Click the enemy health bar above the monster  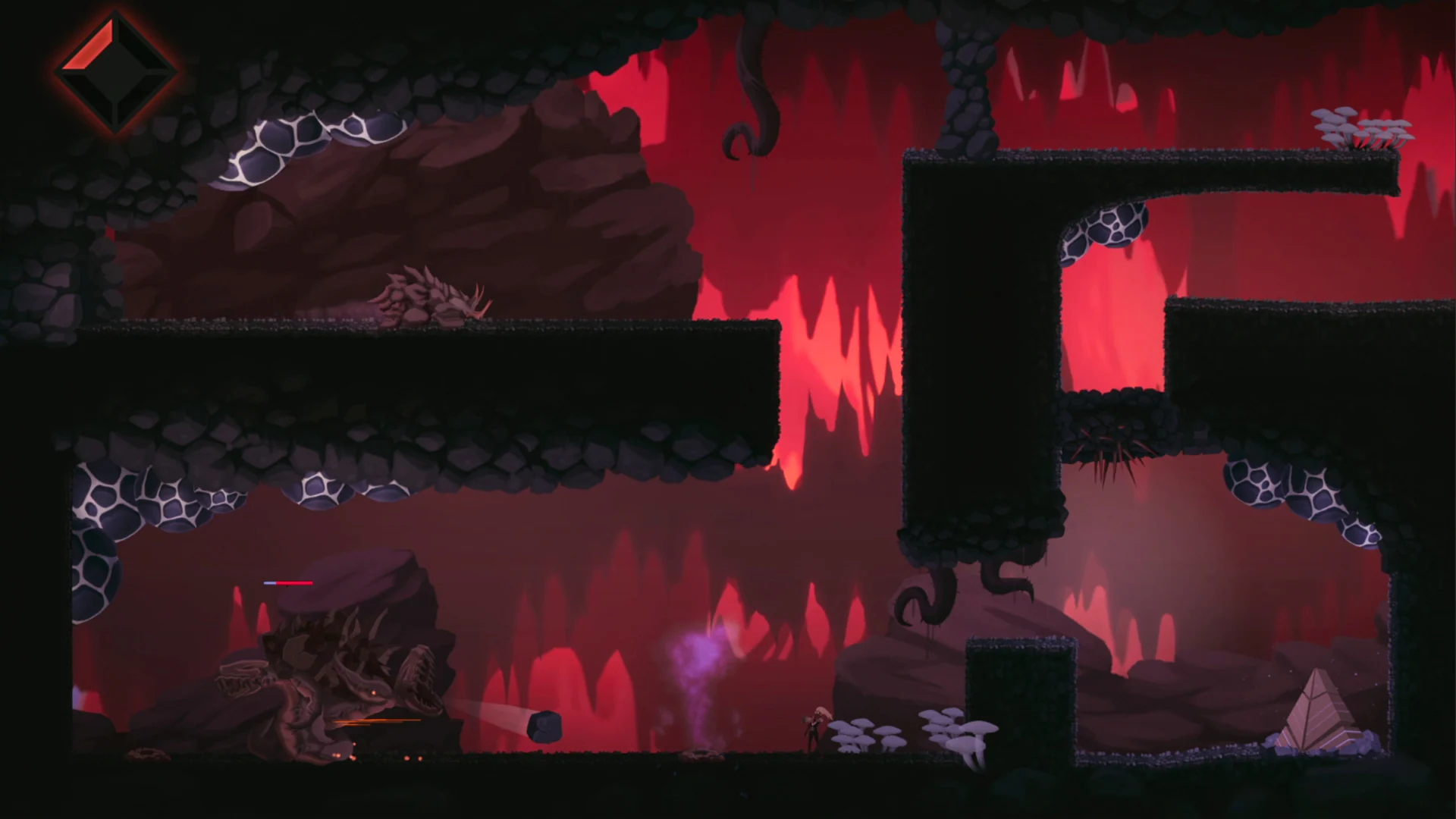tap(287, 584)
